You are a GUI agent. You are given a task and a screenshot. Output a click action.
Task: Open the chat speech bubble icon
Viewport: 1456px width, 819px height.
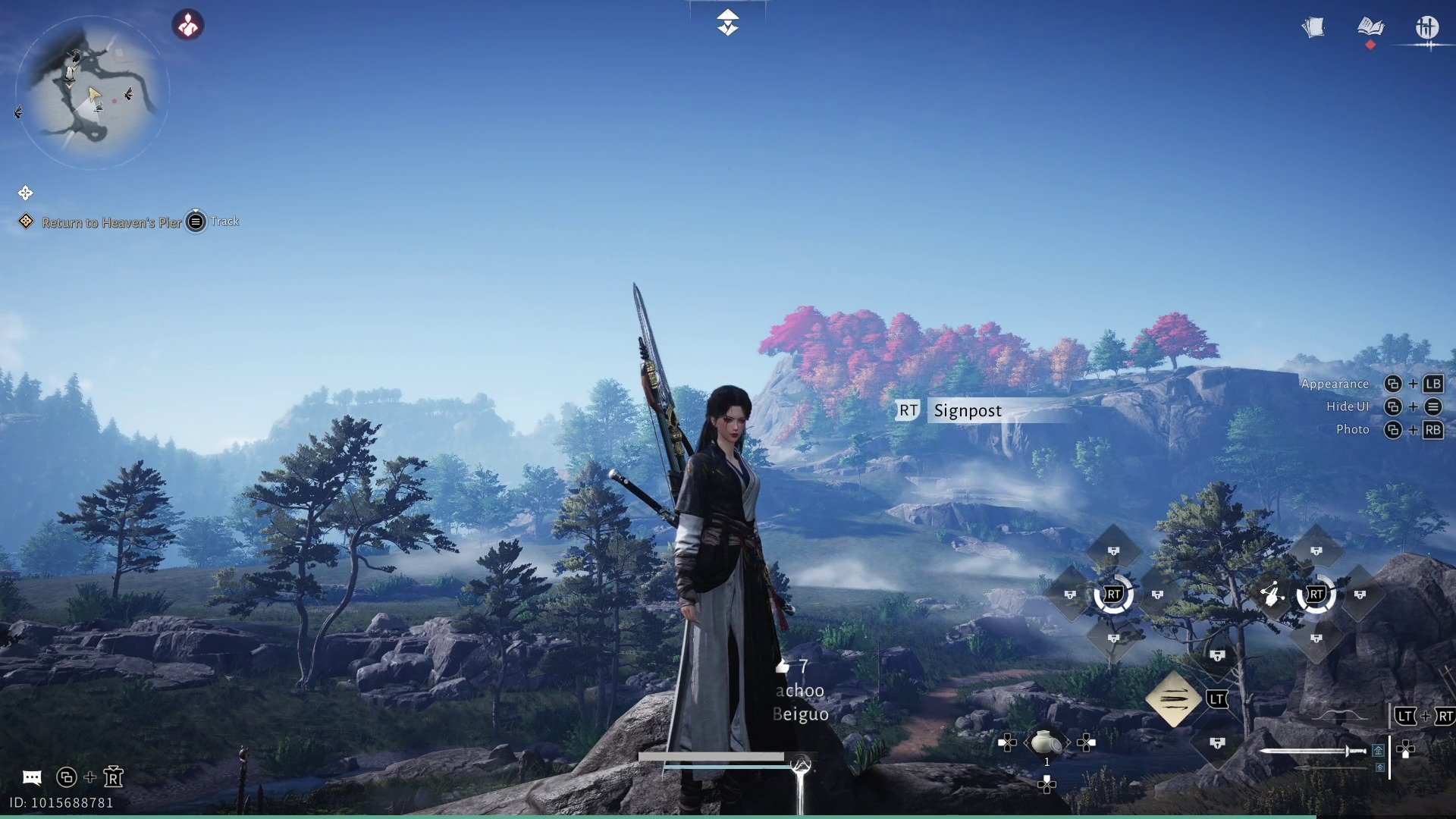click(x=32, y=777)
